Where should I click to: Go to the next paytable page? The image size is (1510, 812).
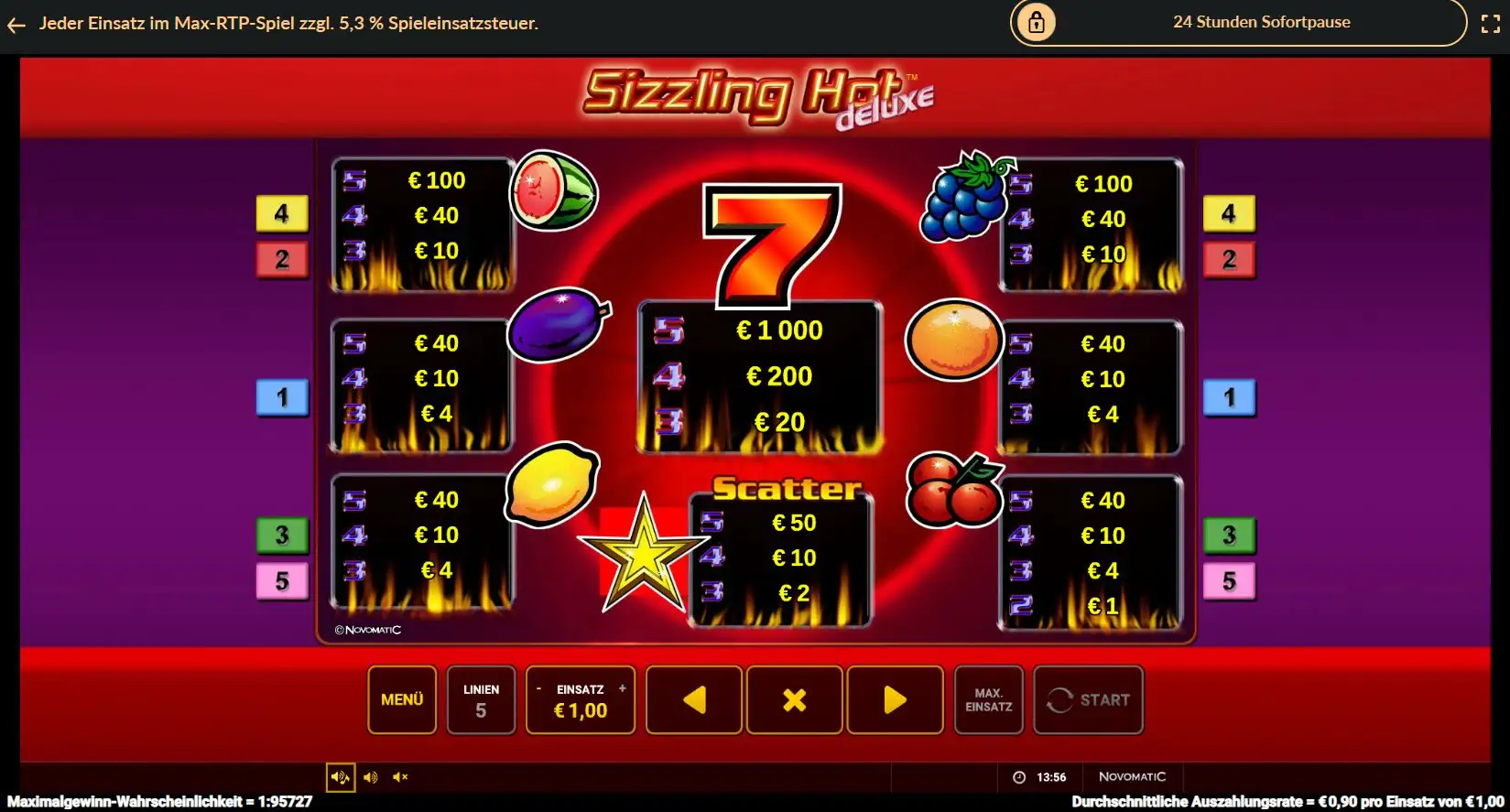[895, 700]
